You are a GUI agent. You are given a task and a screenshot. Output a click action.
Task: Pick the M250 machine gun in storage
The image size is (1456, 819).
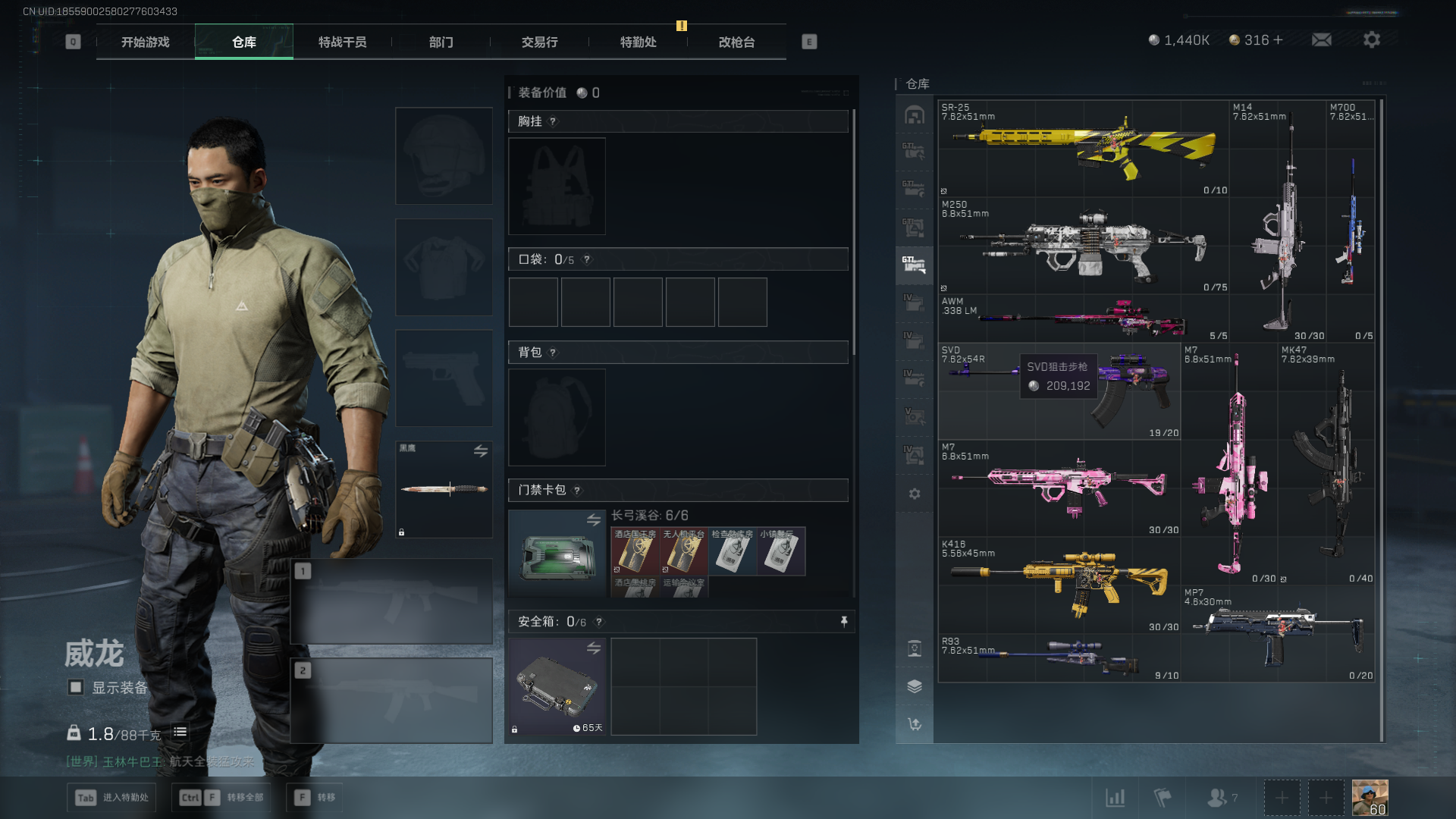pyautogui.click(x=1083, y=246)
